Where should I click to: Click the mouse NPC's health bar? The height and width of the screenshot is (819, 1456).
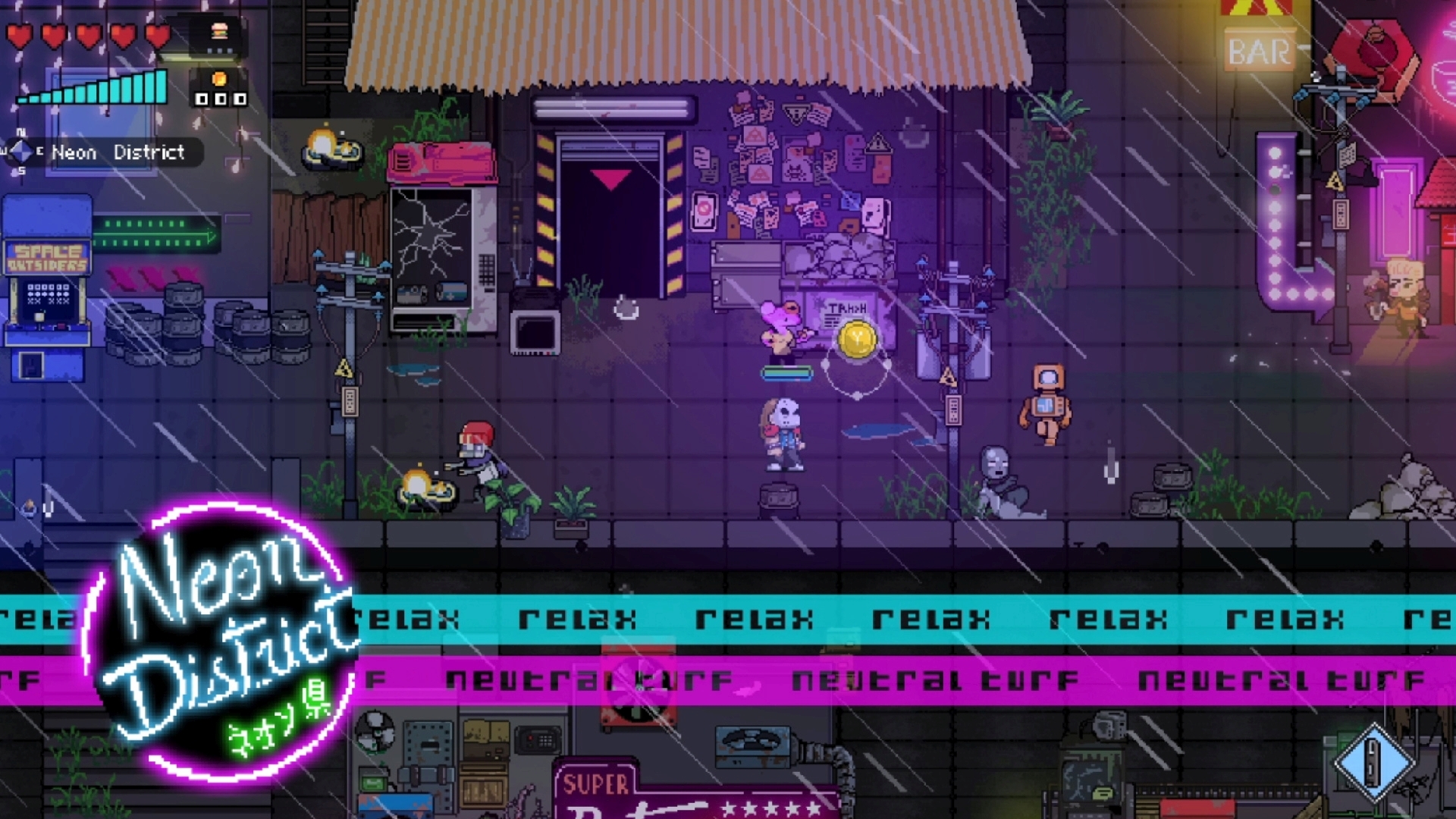pos(787,374)
